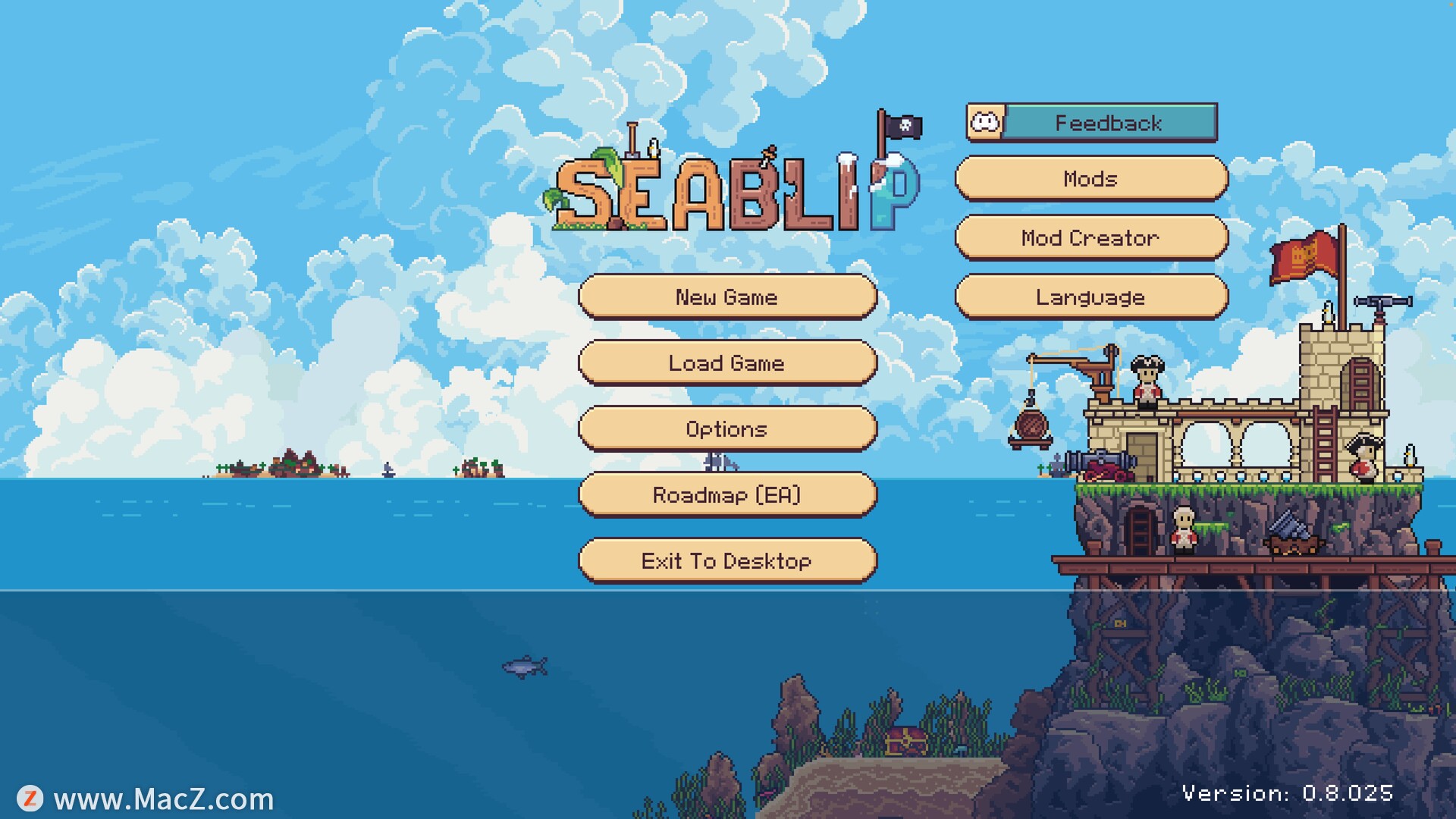Open the Load Game menu
Screen dimensions: 1456x819
726,362
